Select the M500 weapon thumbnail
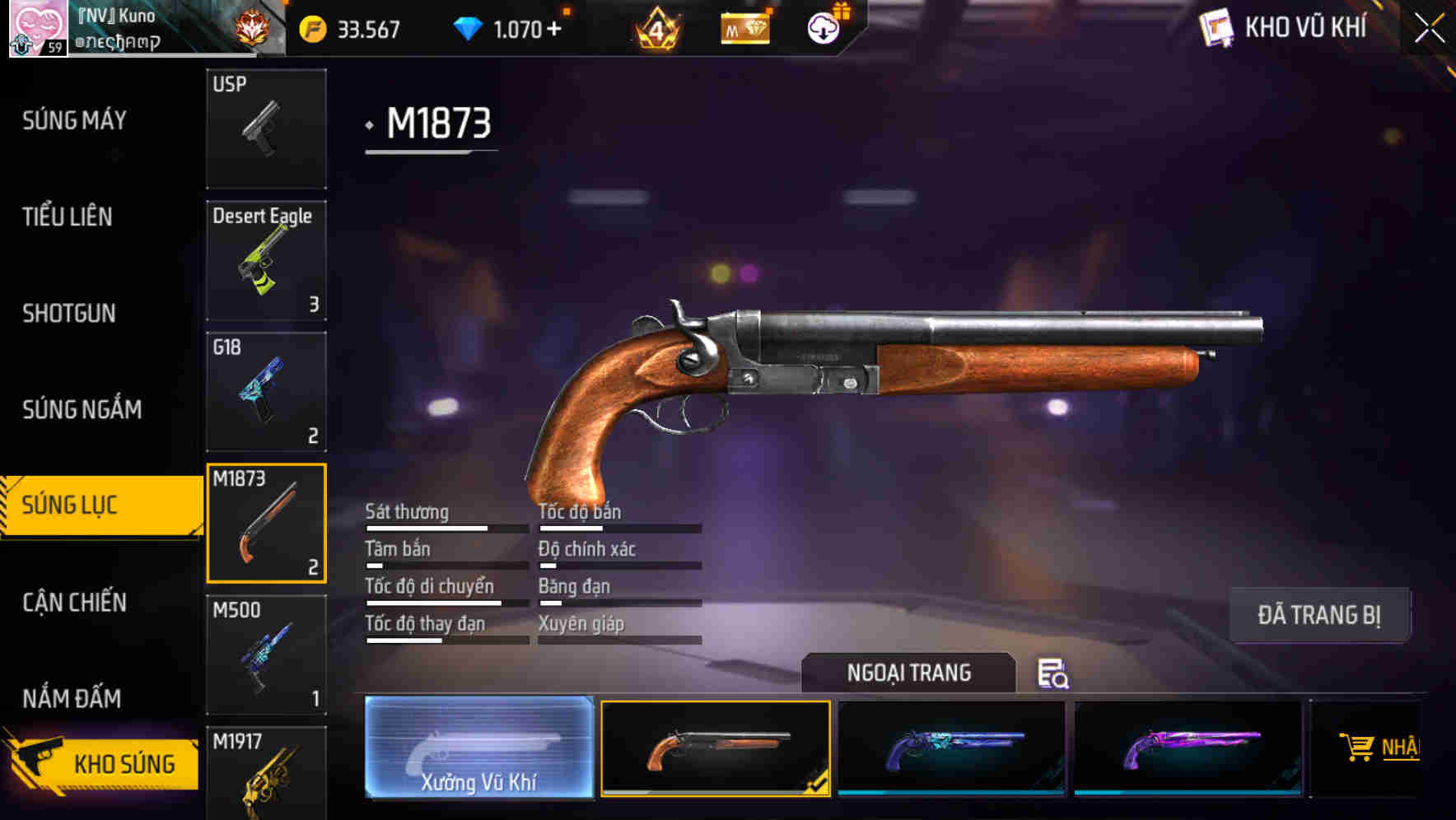Image resolution: width=1456 pixels, height=820 pixels. tap(266, 654)
